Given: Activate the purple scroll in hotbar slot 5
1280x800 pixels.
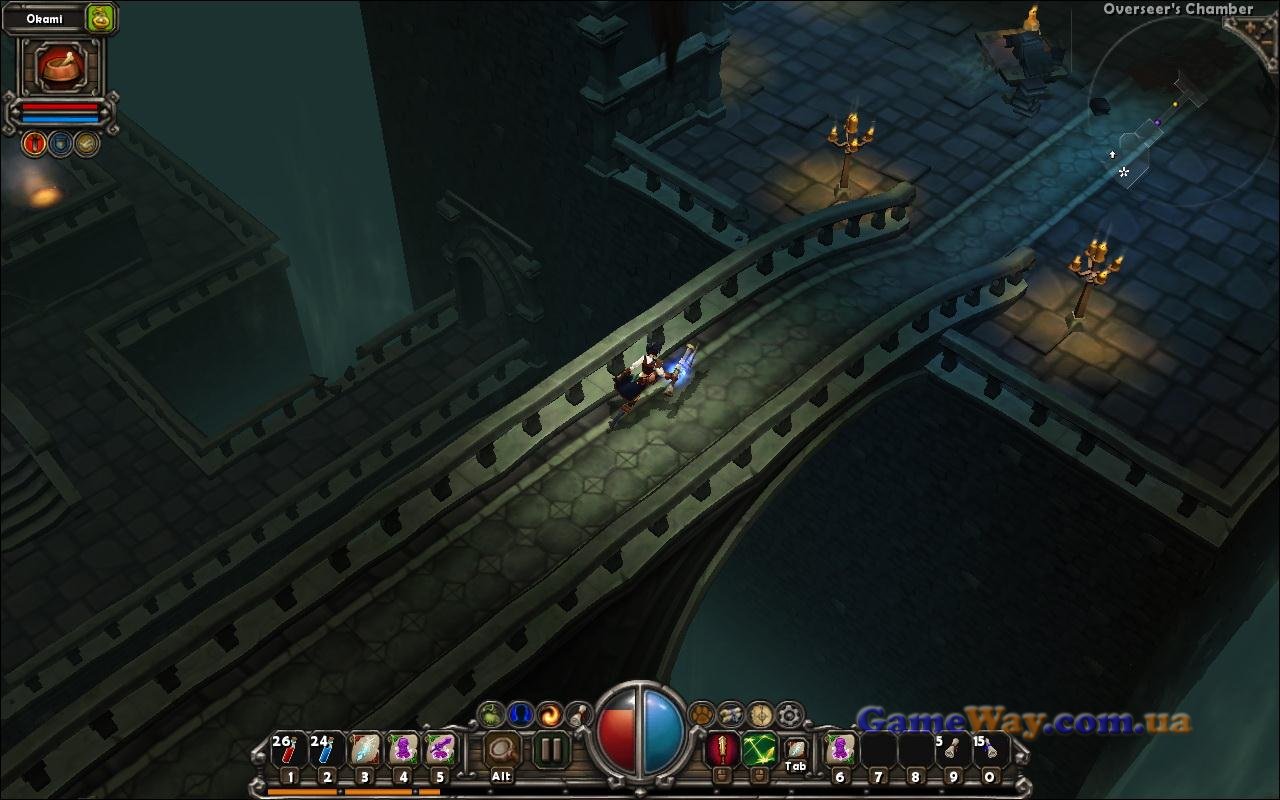Looking at the screenshot, I should point(440,750).
